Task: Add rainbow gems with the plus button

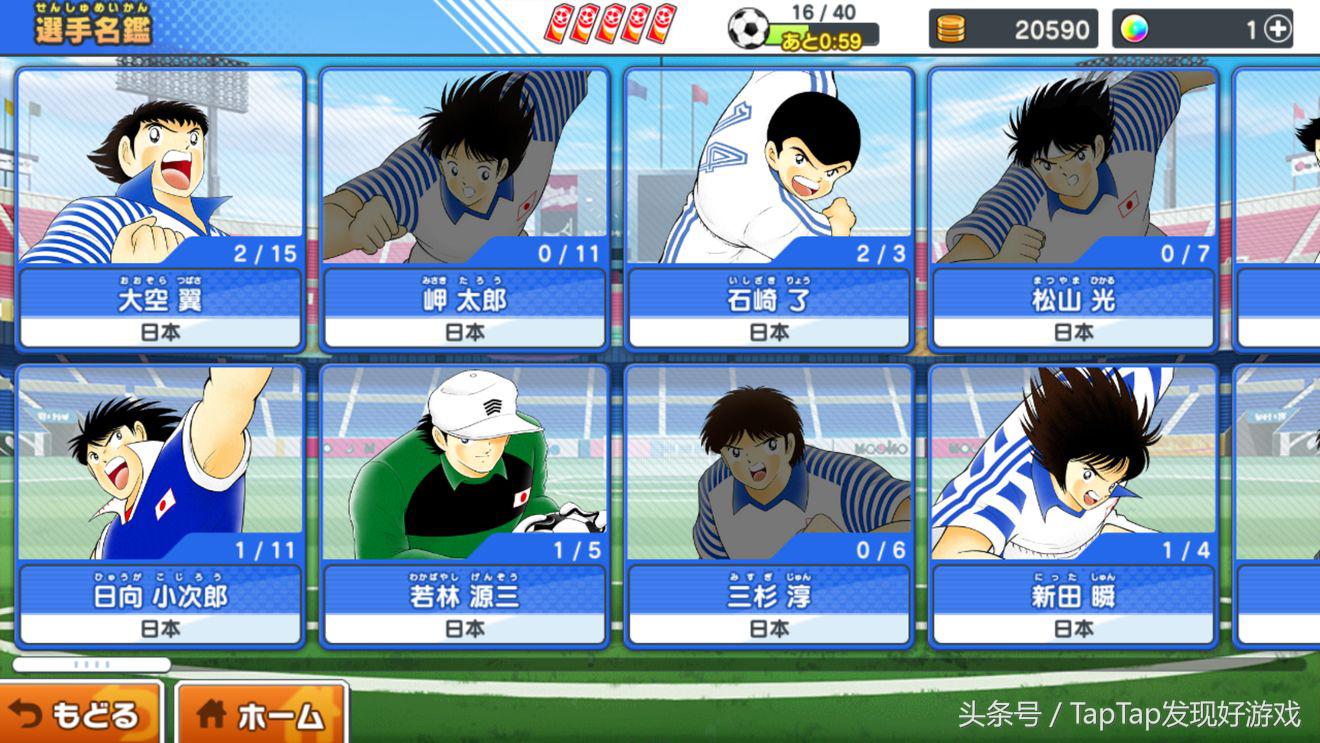Action: tap(1278, 30)
